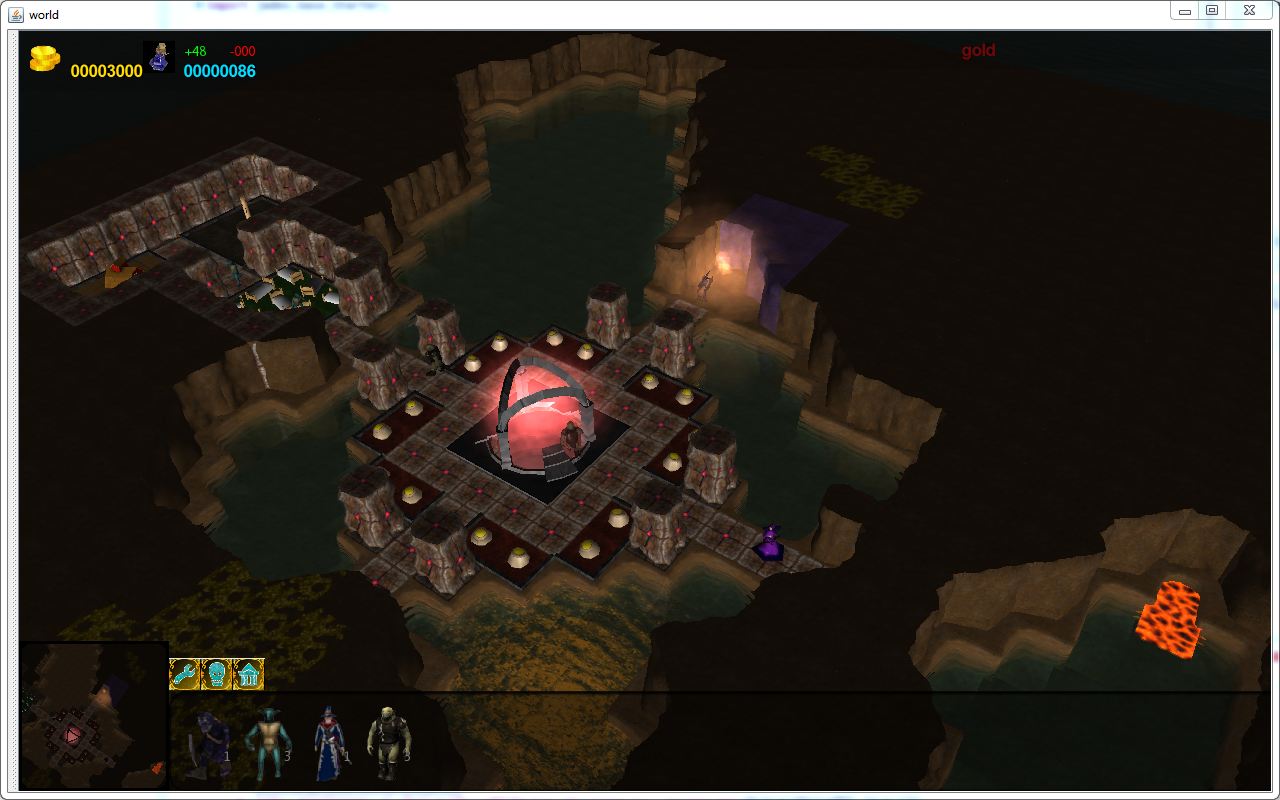The height and width of the screenshot is (800, 1280).
Task: Select the hunched imp creature portrait
Action: click(208, 743)
